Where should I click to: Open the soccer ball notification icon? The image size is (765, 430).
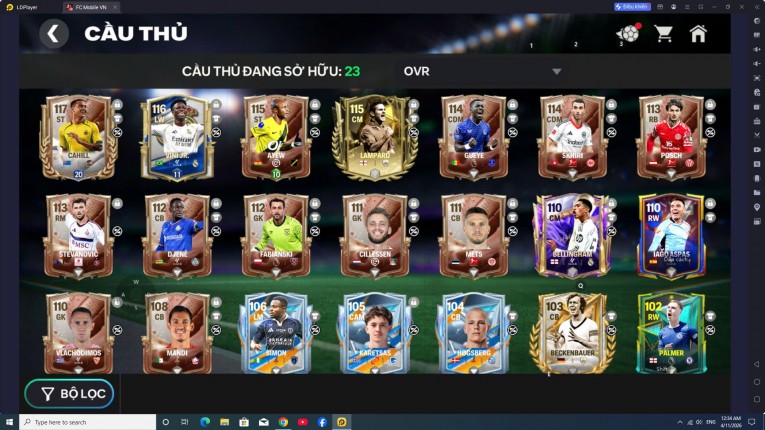coord(628,34)
